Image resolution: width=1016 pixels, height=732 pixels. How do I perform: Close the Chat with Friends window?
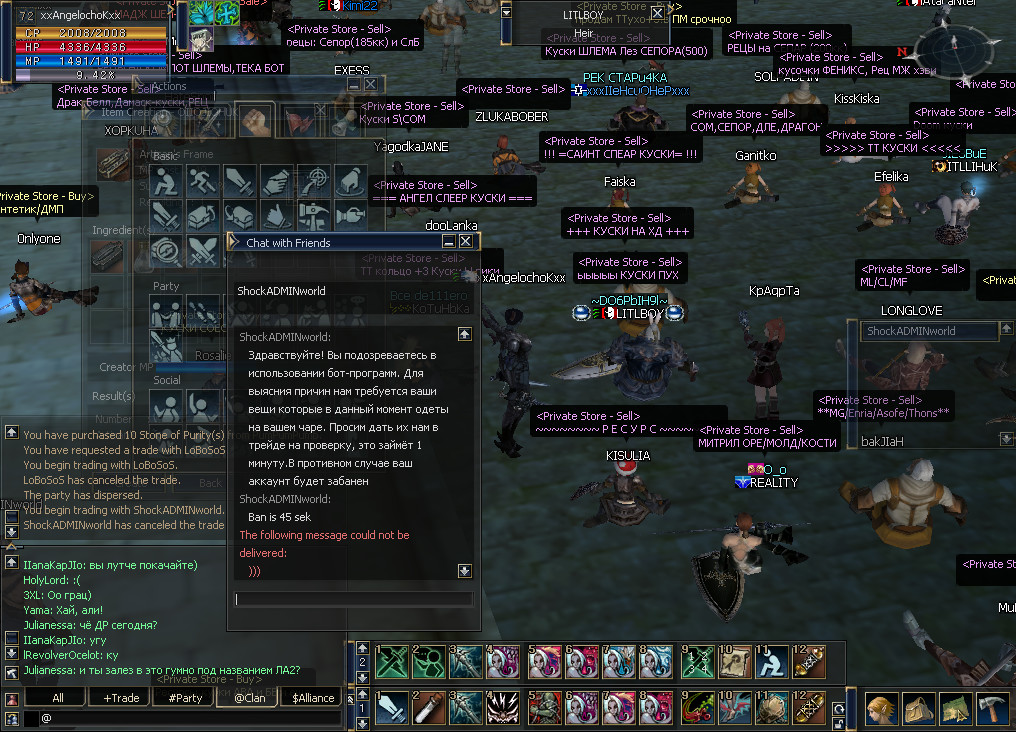pos(466,242)
